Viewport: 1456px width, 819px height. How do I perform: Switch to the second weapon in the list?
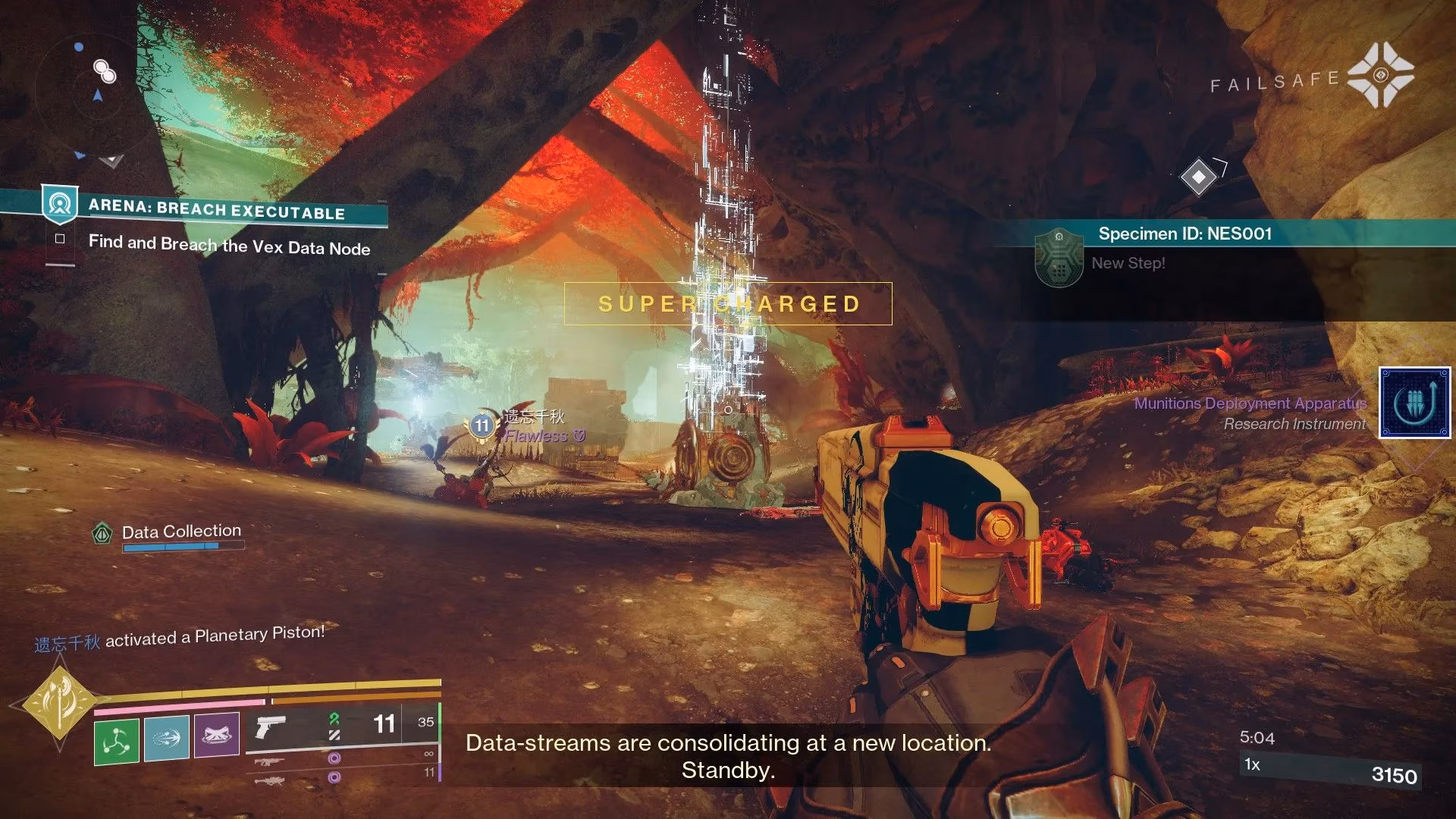click(270, 761)
